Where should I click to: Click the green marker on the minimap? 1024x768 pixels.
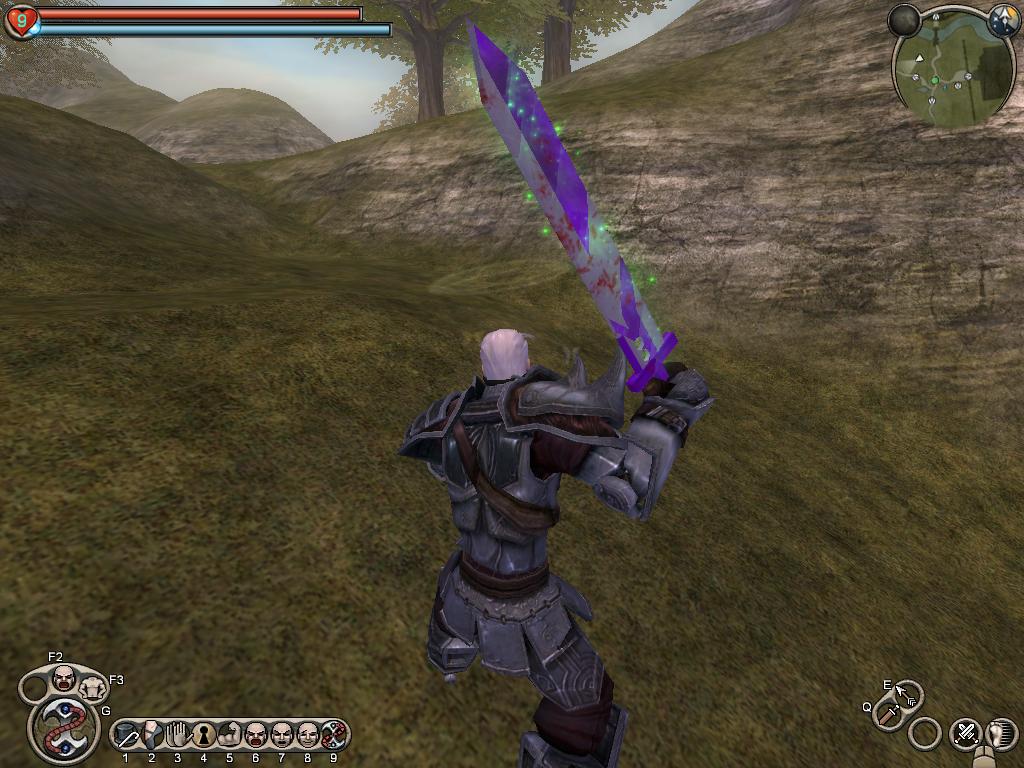tap(935, 80)
